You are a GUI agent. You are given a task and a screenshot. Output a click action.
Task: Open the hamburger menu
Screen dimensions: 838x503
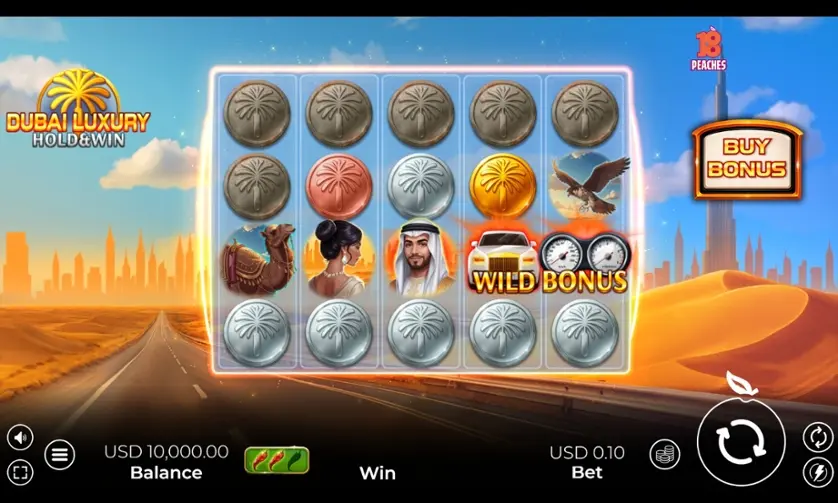tap(59, 454)
